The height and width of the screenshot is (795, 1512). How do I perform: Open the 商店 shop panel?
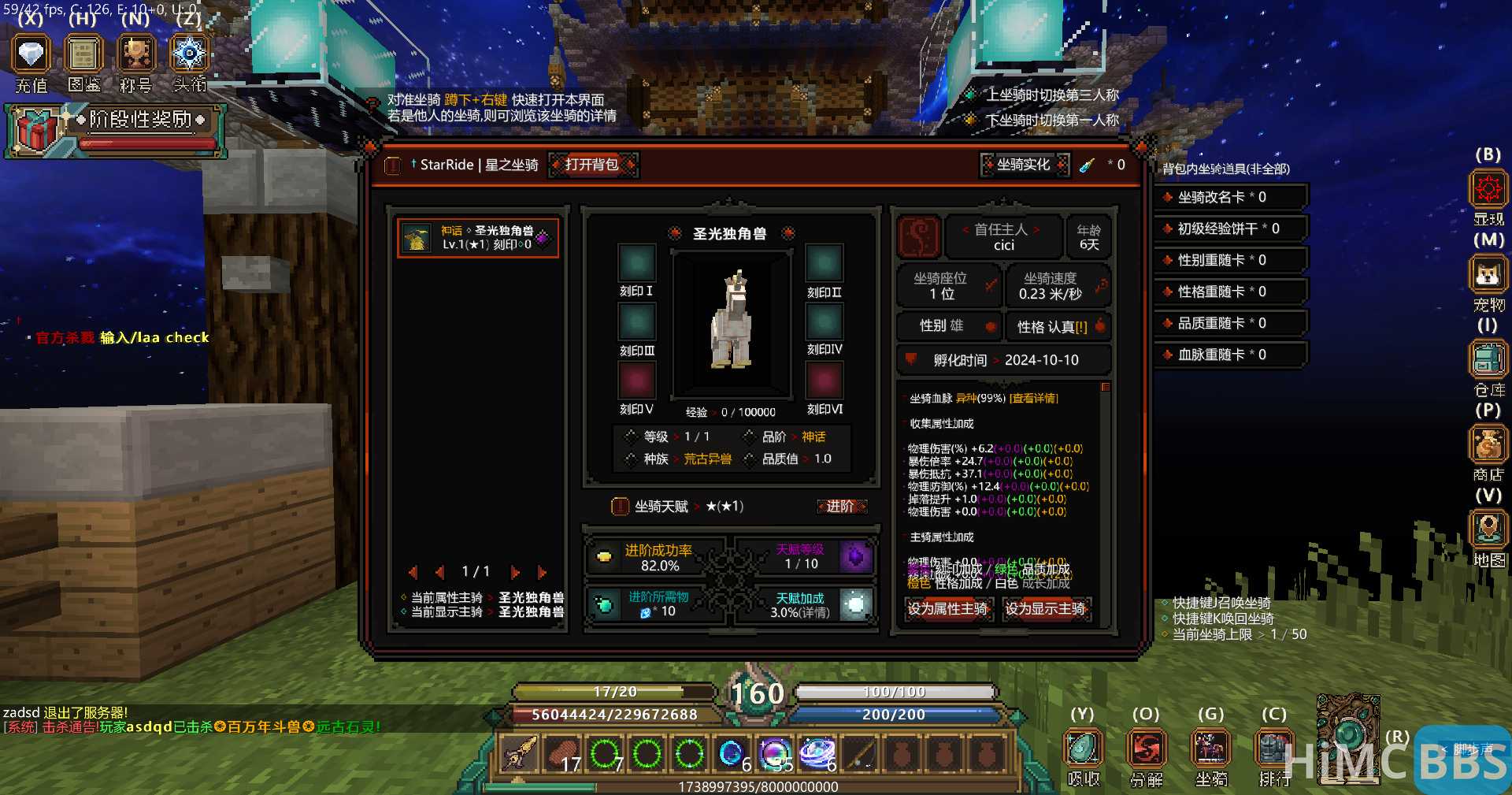pyautogui.click(x=1488, y=445)
